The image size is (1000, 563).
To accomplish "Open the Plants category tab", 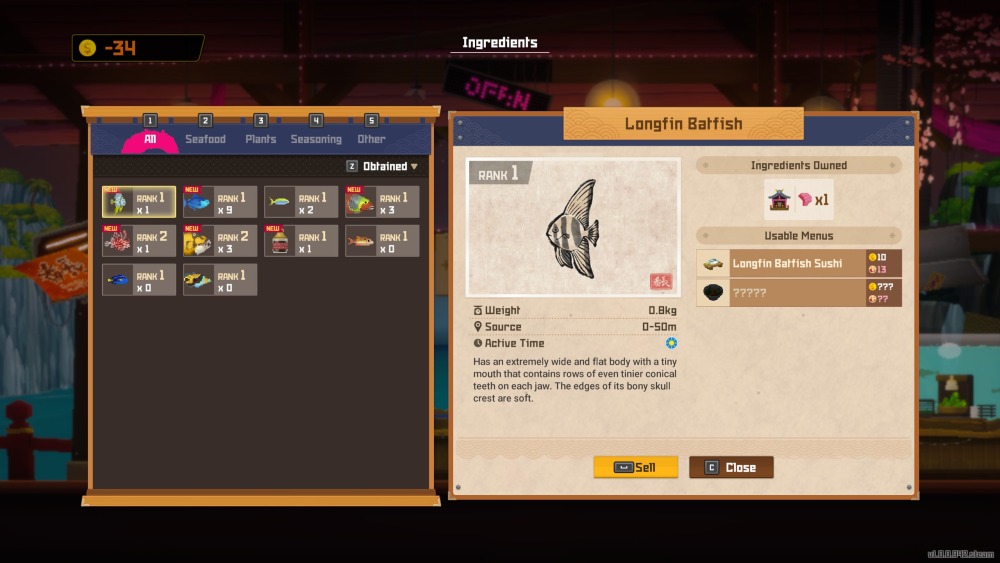I will coord(260,139).
